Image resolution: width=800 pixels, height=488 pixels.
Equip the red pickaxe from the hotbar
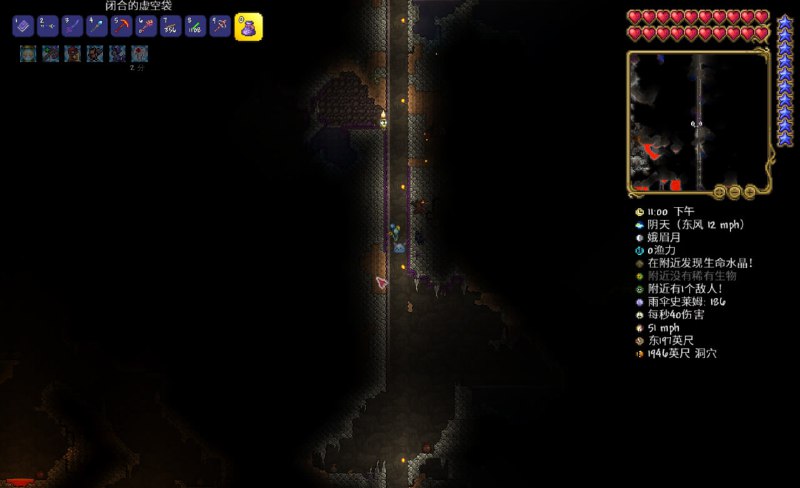click(x=121, y=27)
